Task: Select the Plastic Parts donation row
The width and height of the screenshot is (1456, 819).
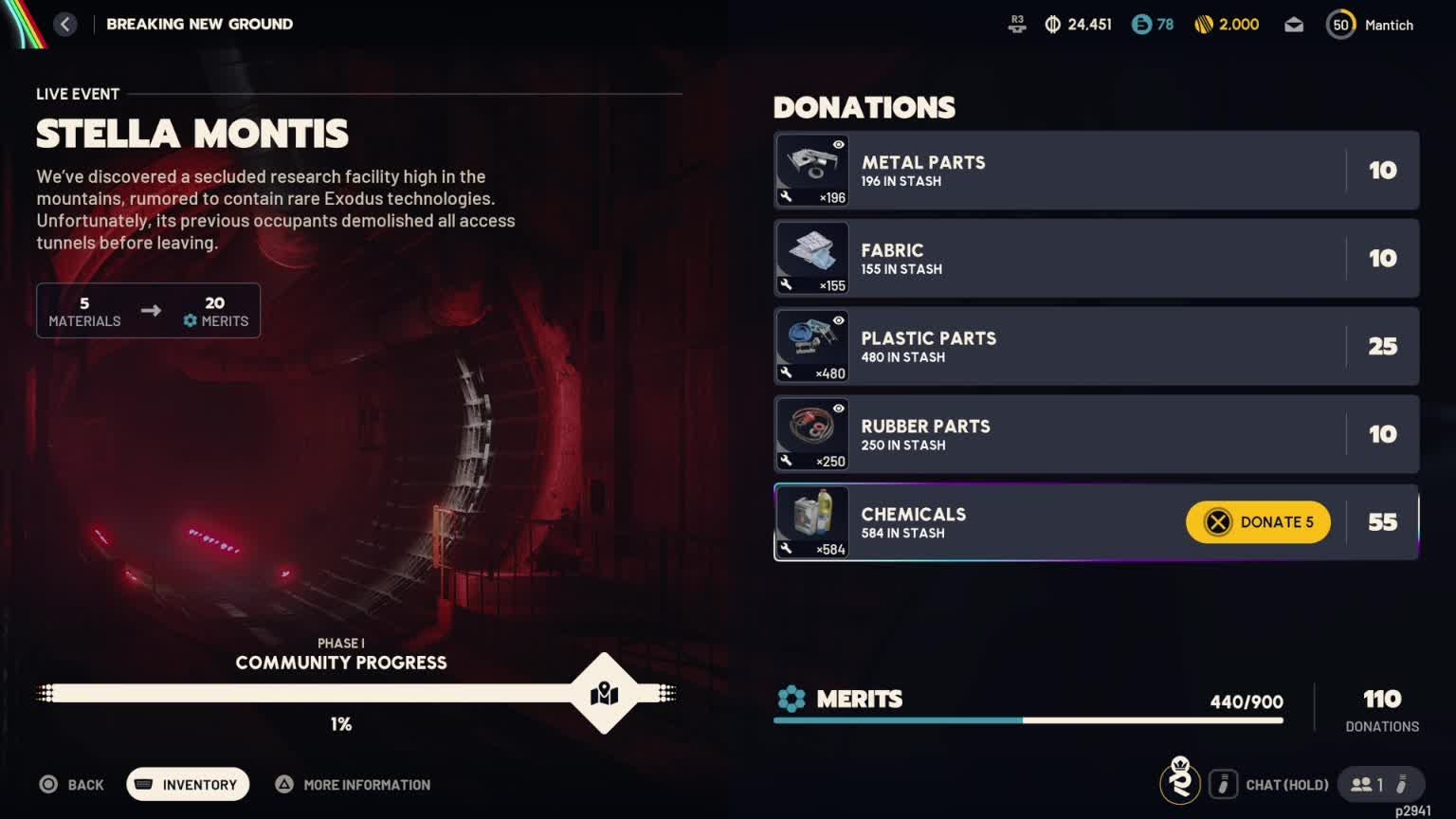Action: click(1095, 346)
